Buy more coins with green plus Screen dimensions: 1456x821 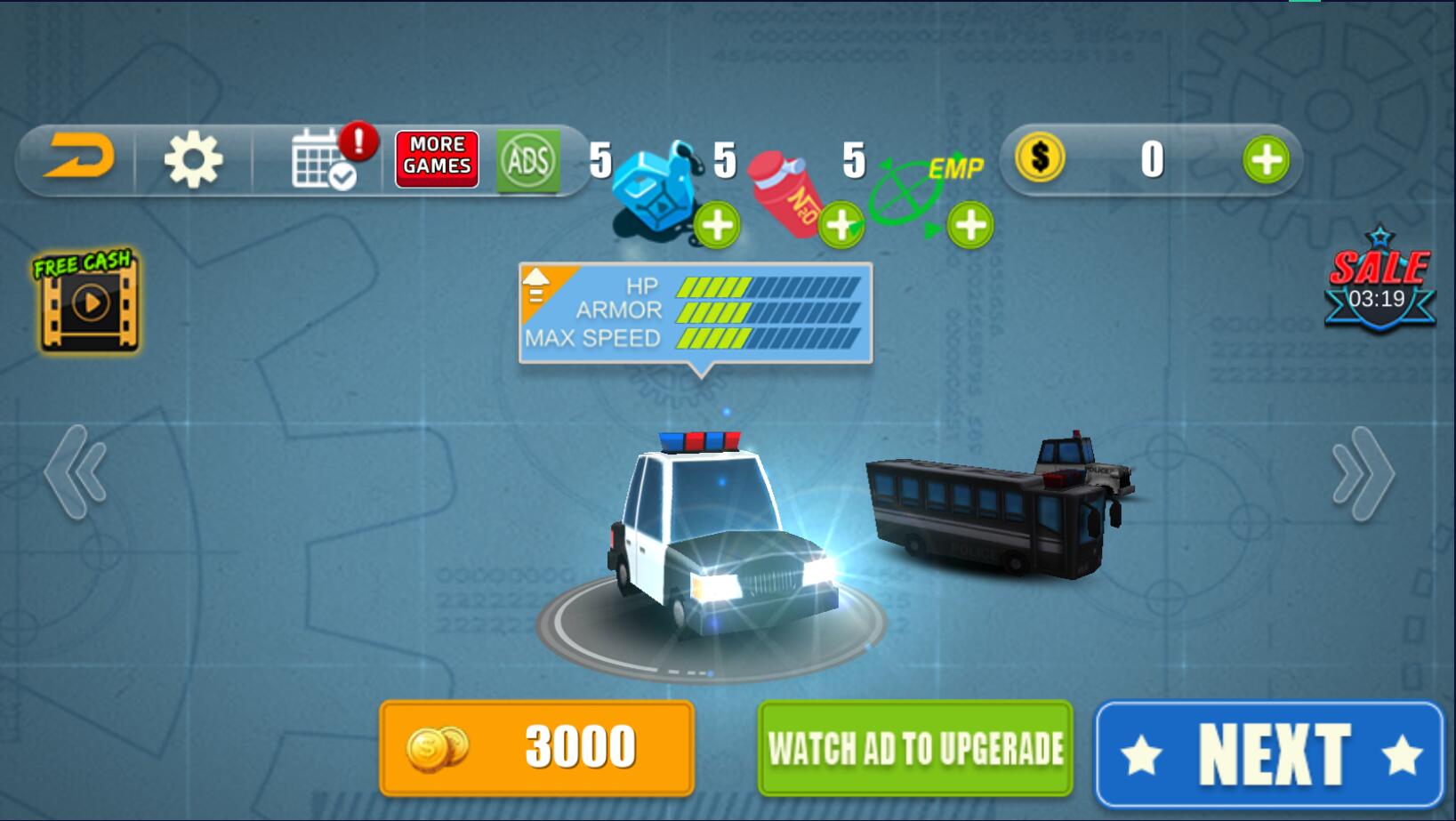tap(1266, 160)
